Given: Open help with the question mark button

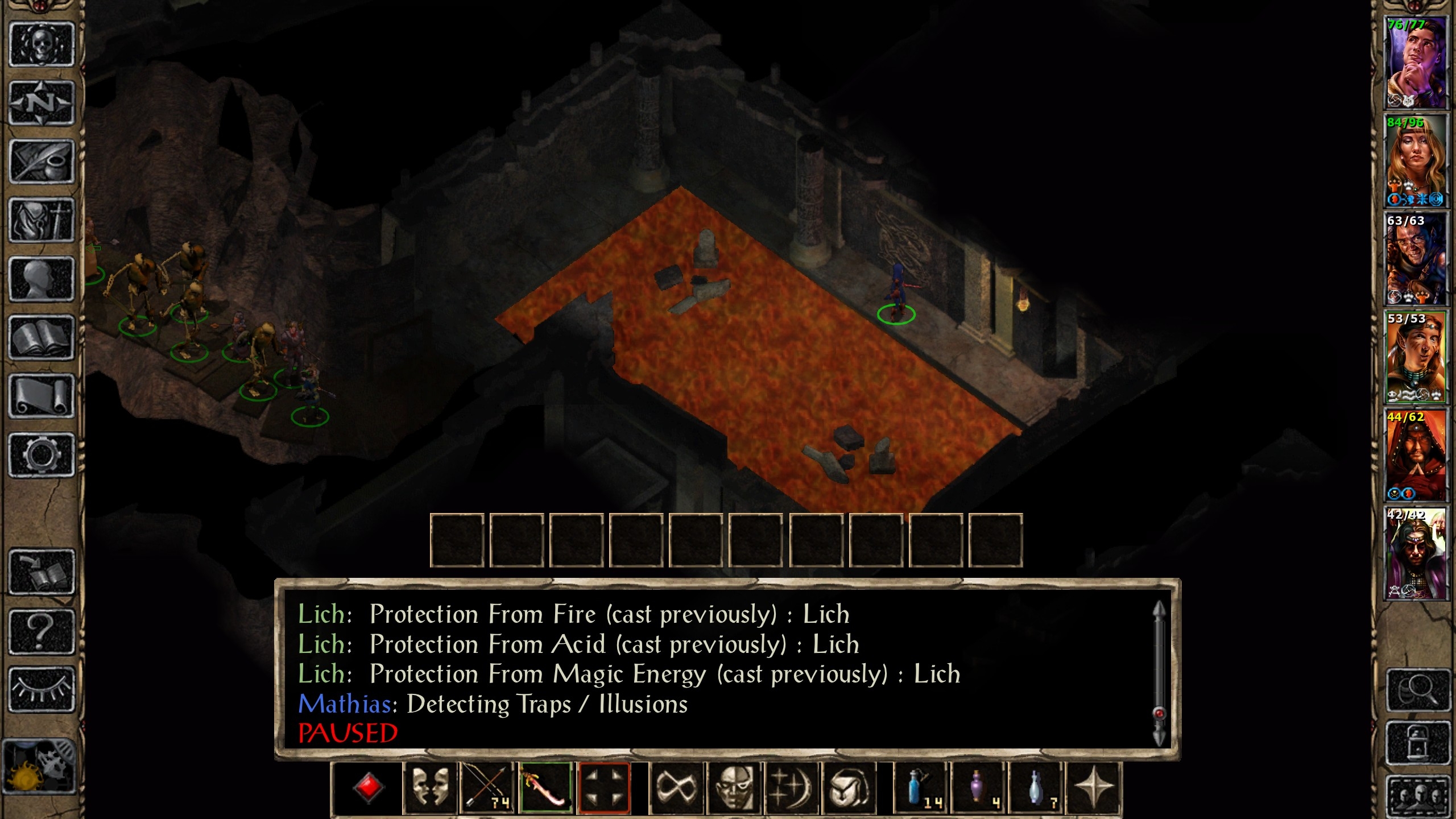Looking at the screenshot, I should pos(42,631).
